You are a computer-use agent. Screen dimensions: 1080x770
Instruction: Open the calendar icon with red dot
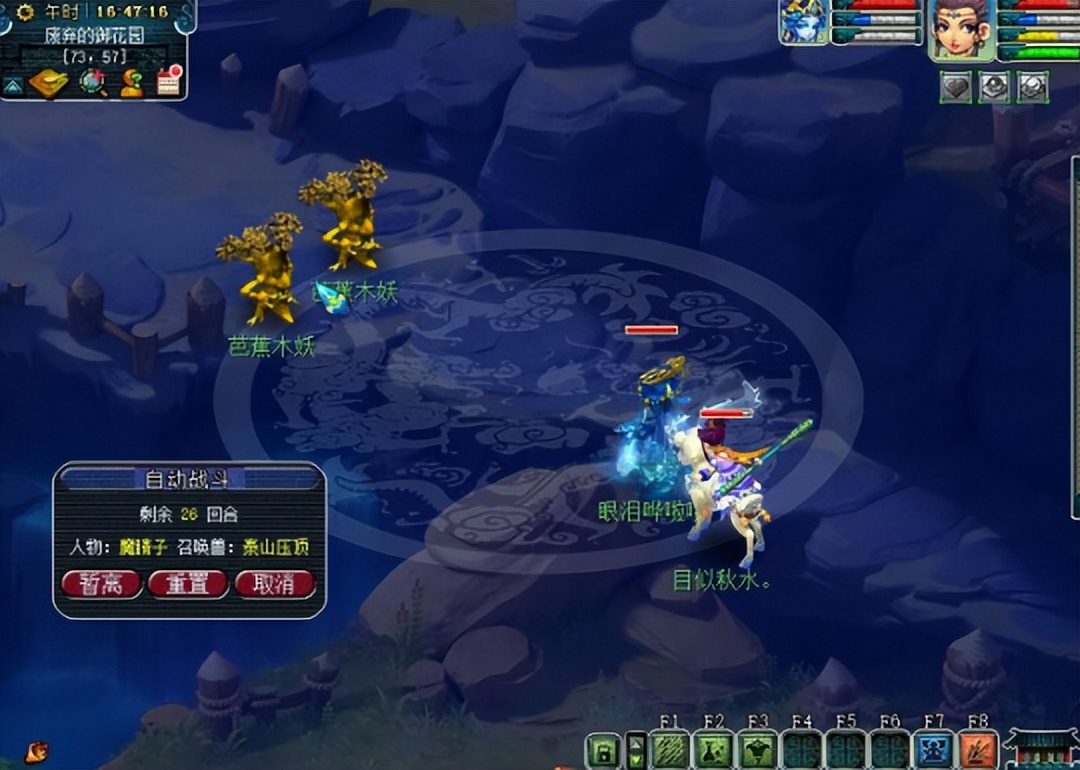(169, 82)
